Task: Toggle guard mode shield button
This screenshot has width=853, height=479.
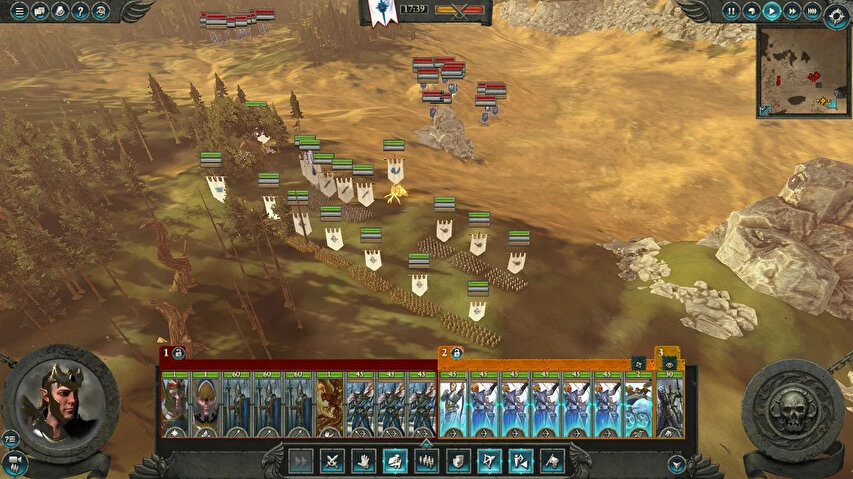Action: (457, 461)
